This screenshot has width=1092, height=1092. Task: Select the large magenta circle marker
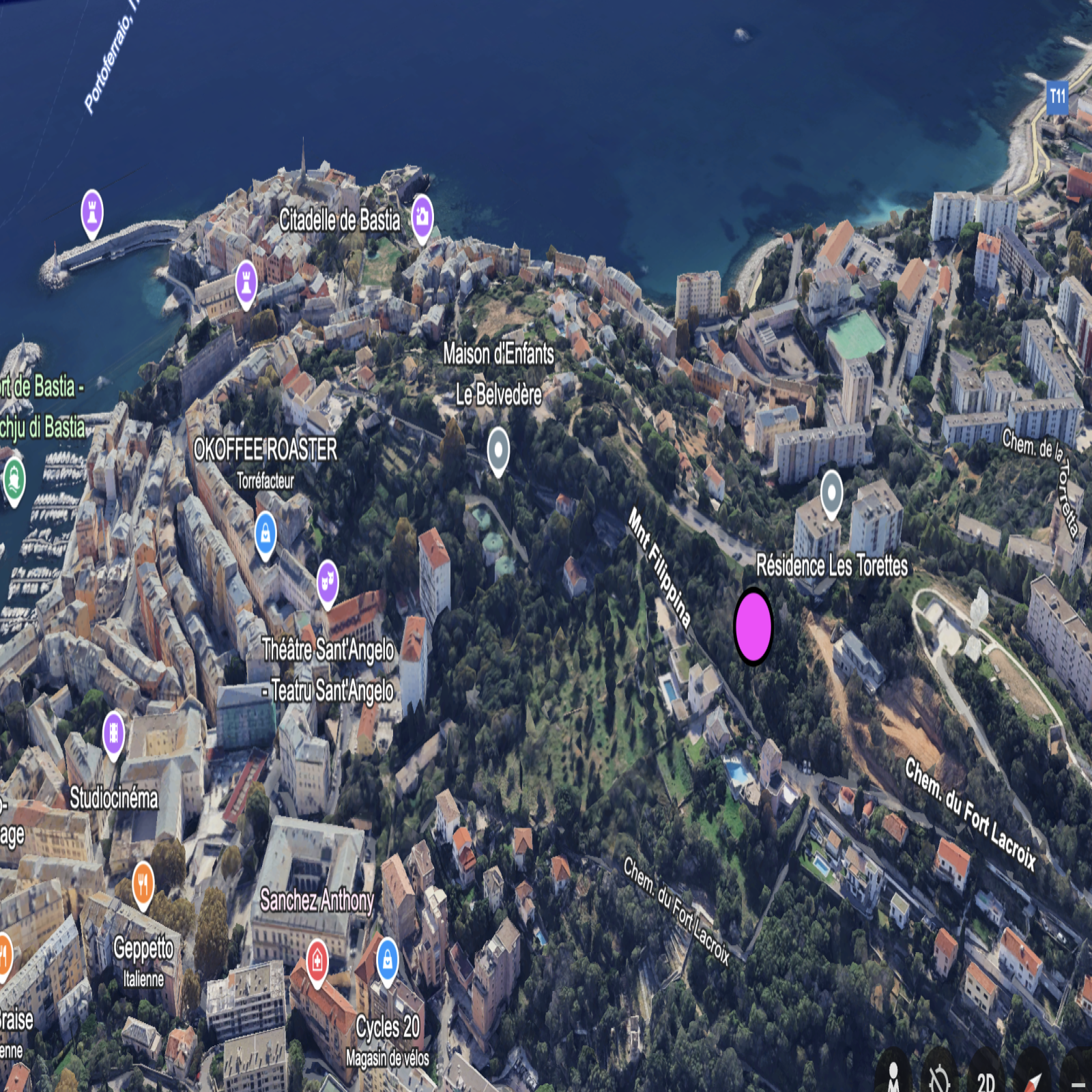(753, 626)
